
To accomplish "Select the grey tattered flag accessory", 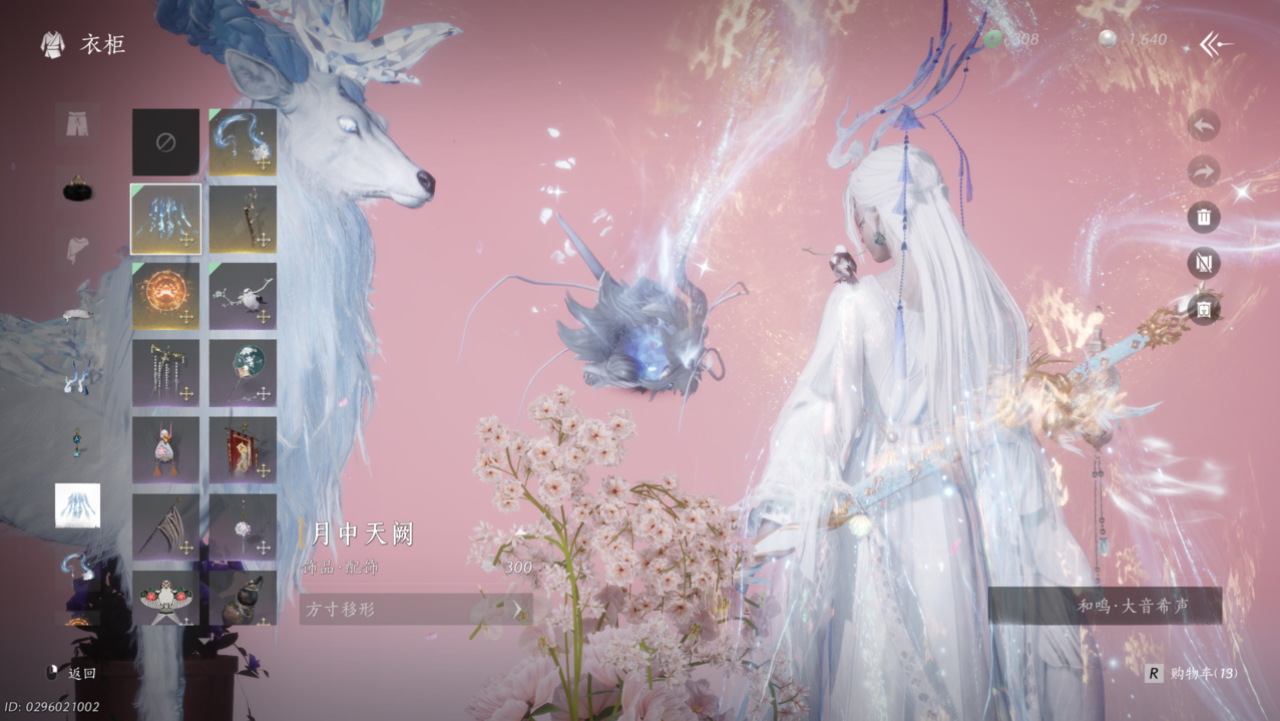I will pyautogui.click(x=166, y=527).
